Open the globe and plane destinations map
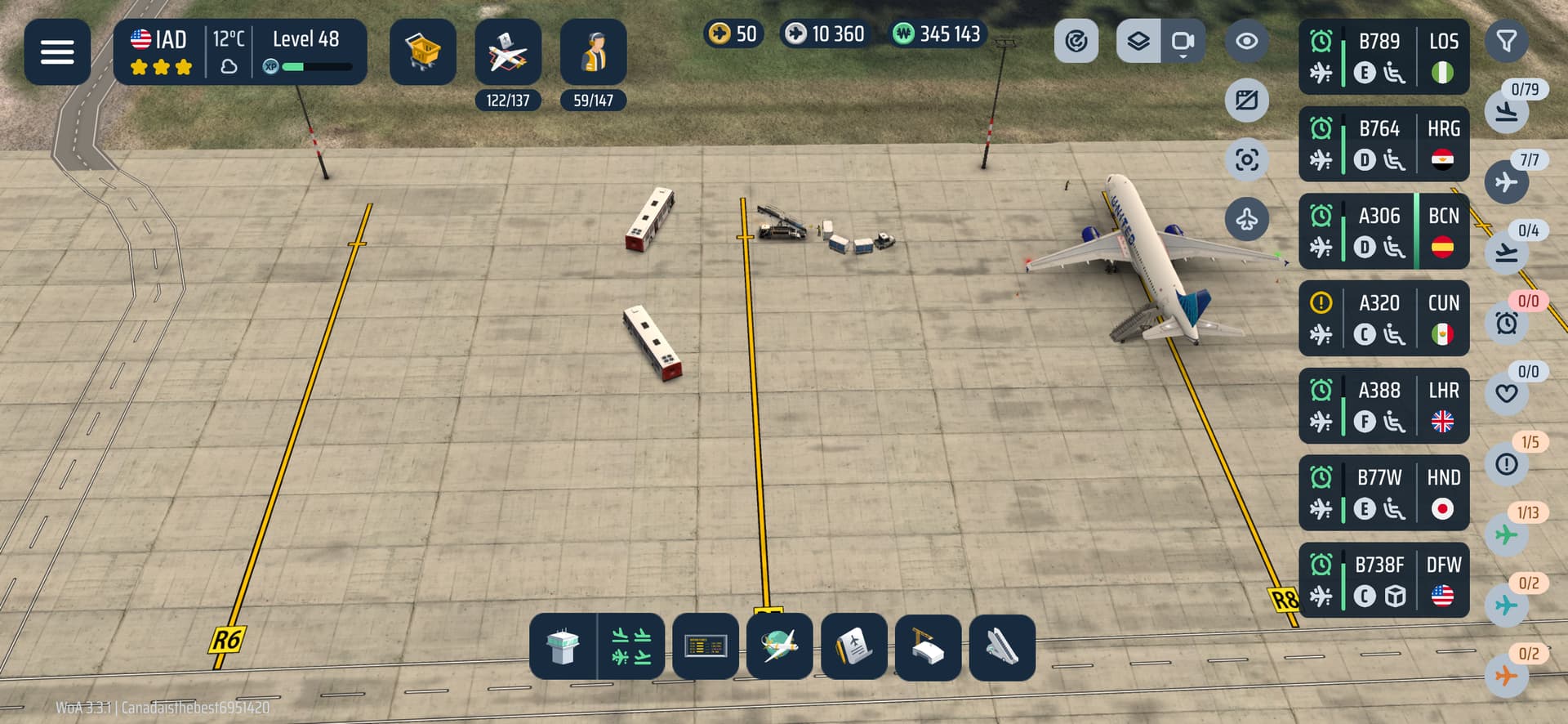Screen dimensions: 1568x724 click(779, 646)
